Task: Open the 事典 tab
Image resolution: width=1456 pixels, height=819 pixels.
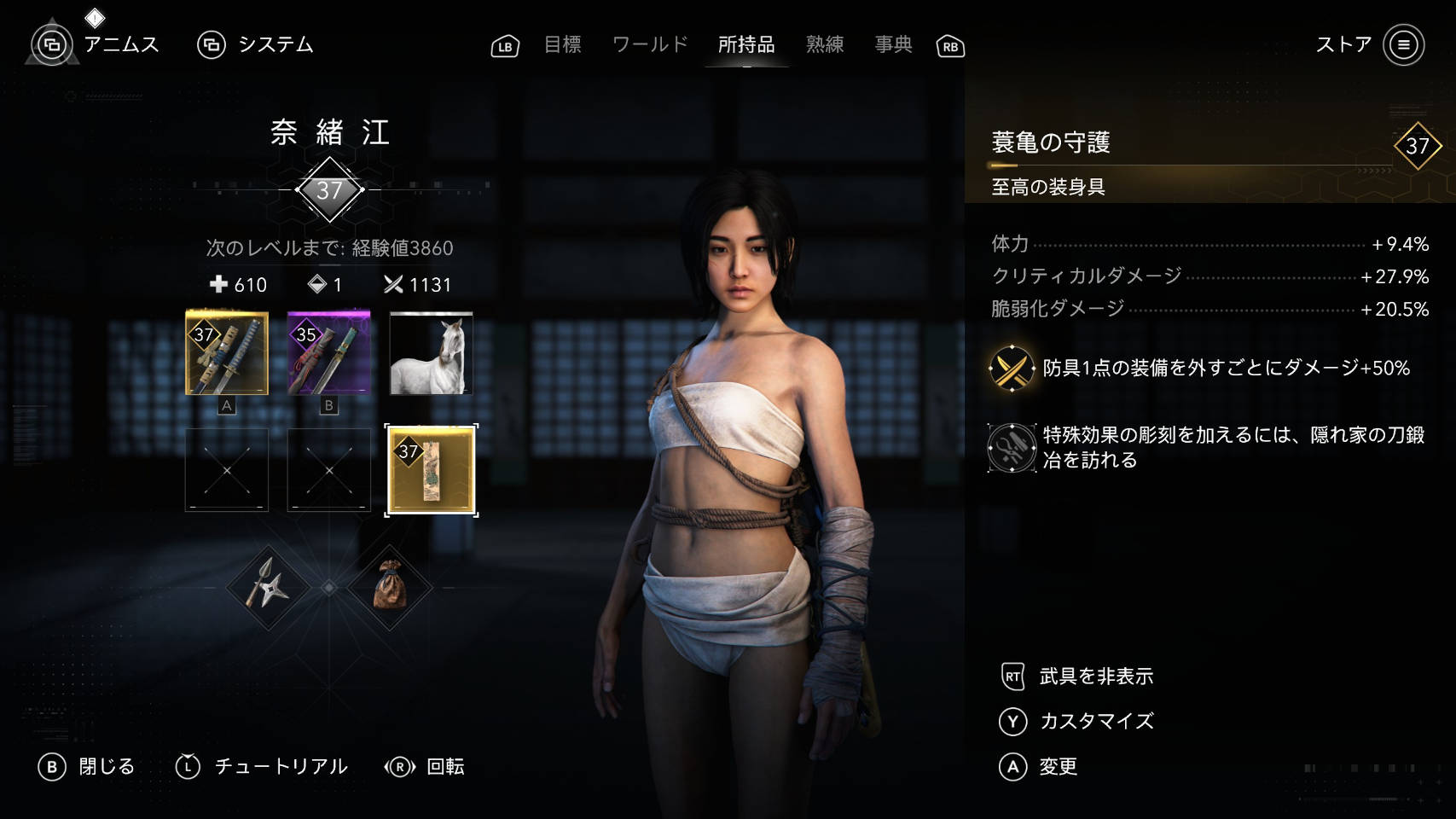Action: pyautogui.click(x=893, y=44)
